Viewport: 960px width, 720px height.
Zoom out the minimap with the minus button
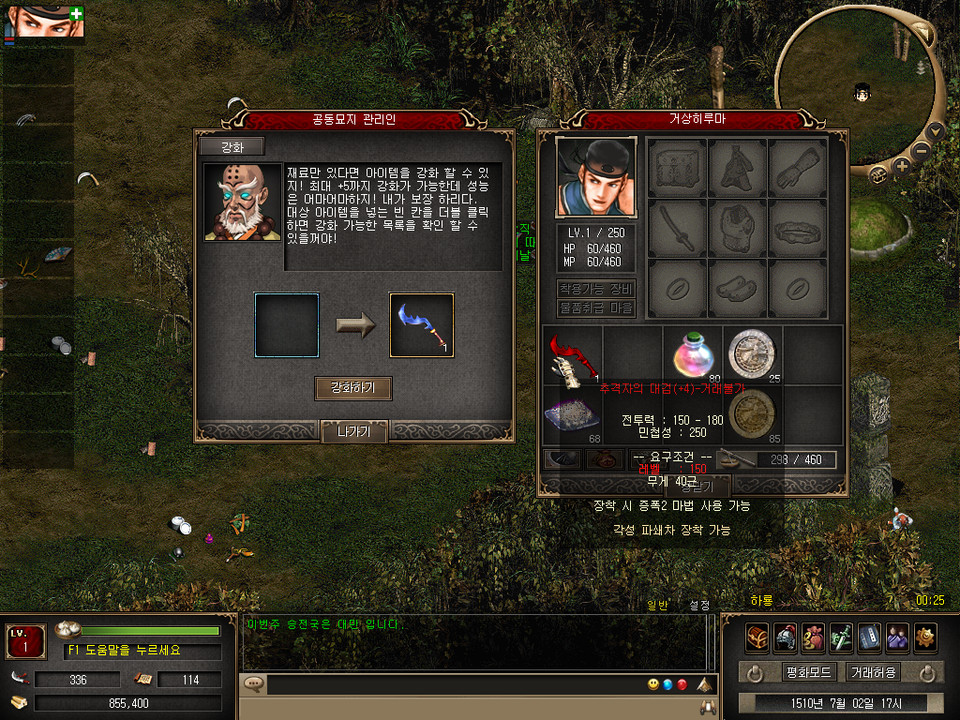pos(922,151)
